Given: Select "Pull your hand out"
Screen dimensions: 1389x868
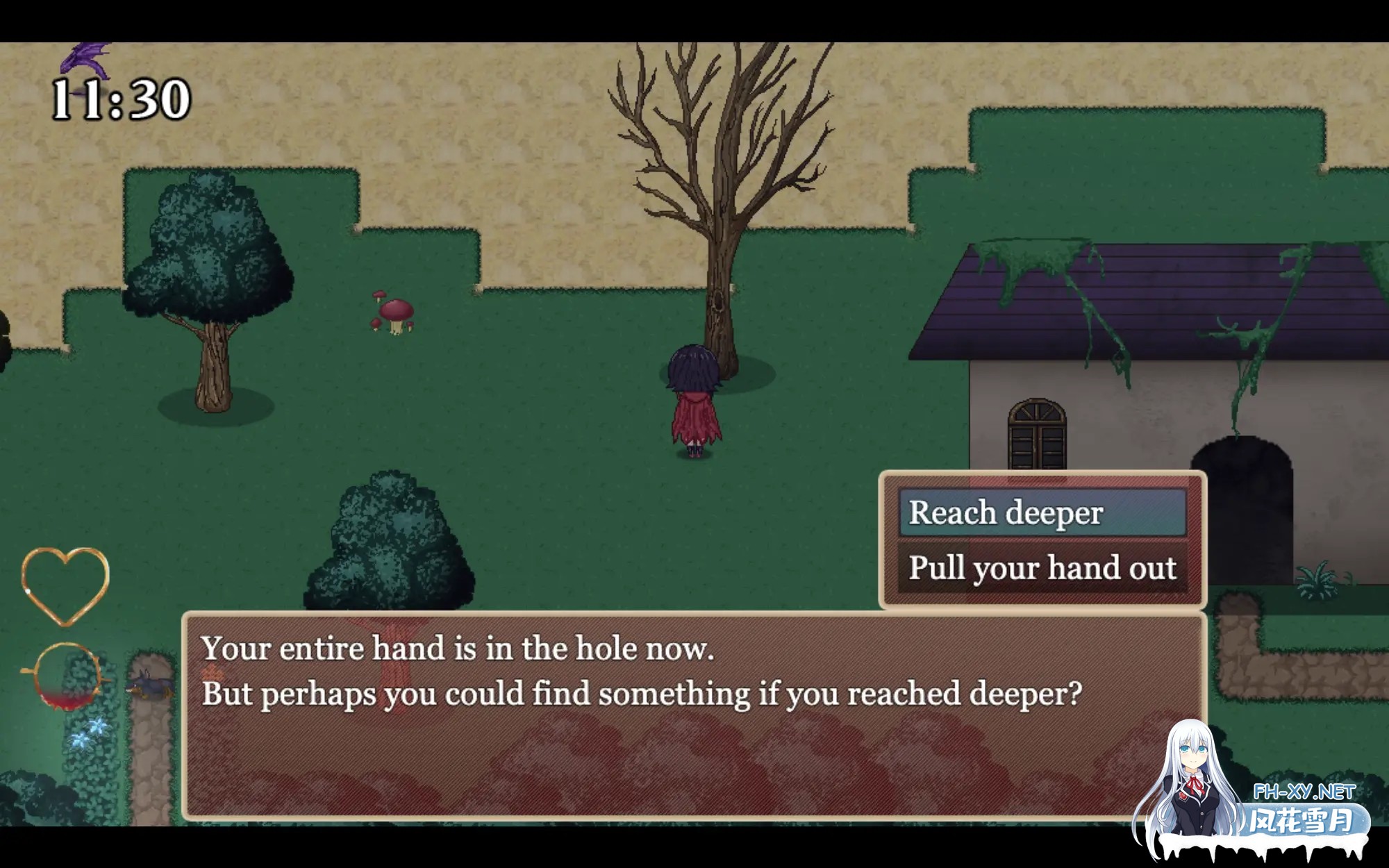Looking at the screenshot, I should [1042, 568].
